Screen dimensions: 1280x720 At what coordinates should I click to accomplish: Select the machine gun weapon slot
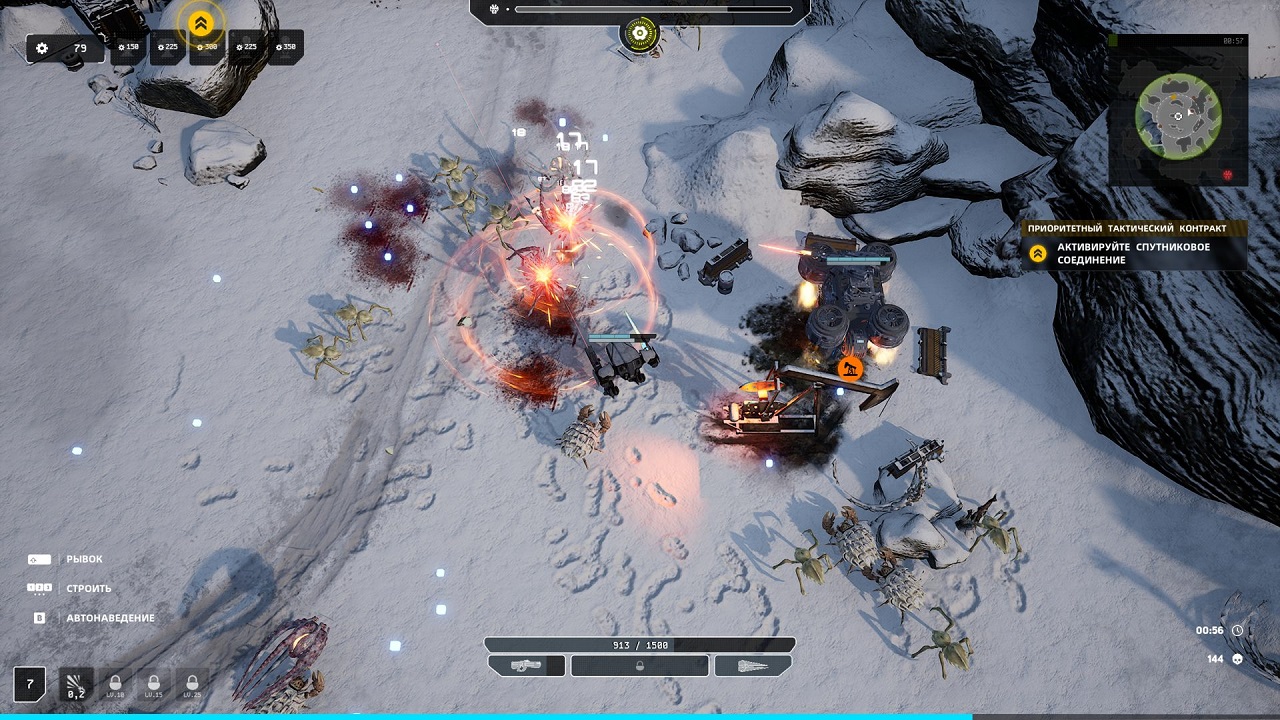[x=527, y=665]
